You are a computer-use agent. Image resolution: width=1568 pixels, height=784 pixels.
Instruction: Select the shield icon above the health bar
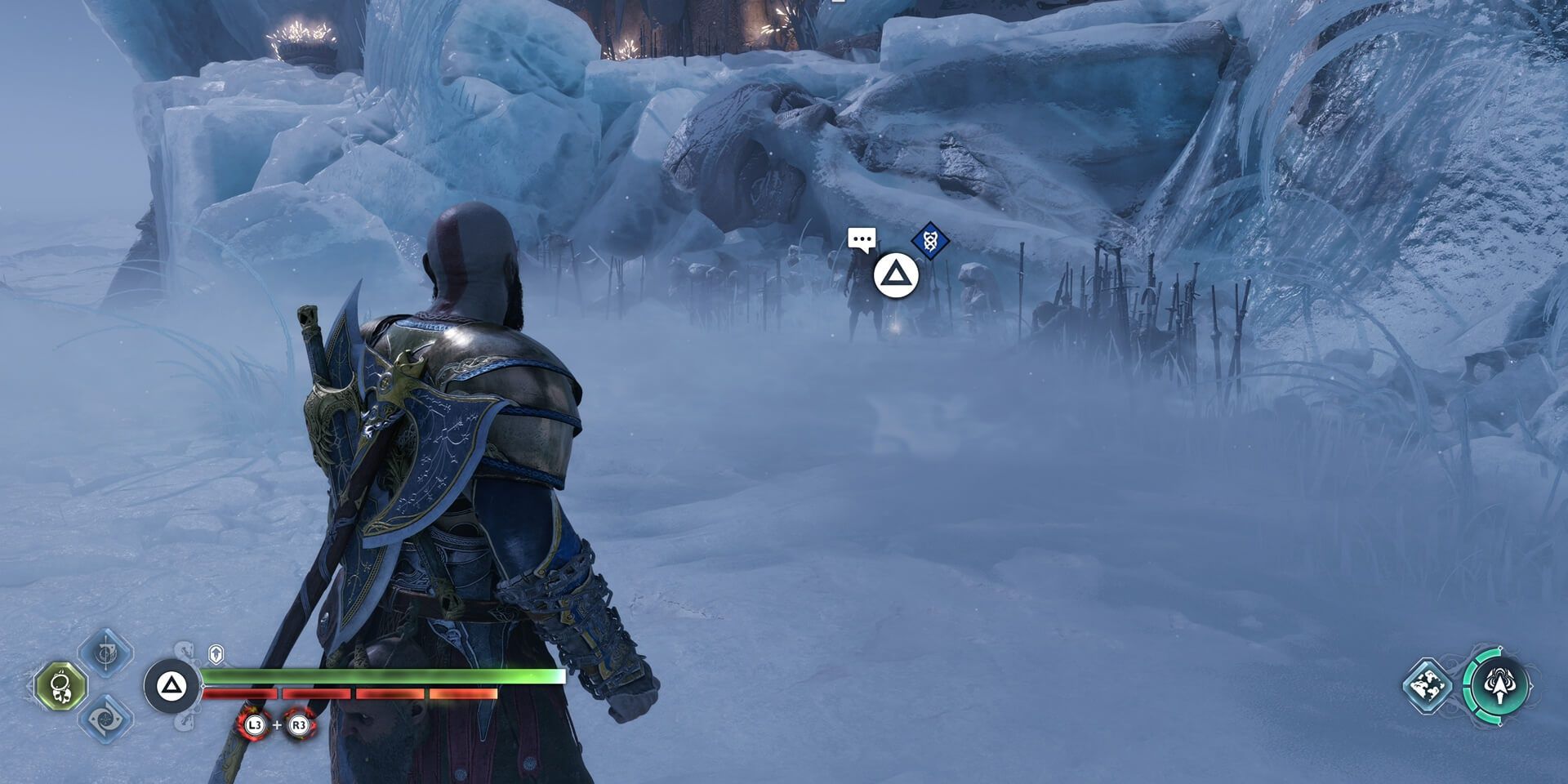click(x=216, y=653)
